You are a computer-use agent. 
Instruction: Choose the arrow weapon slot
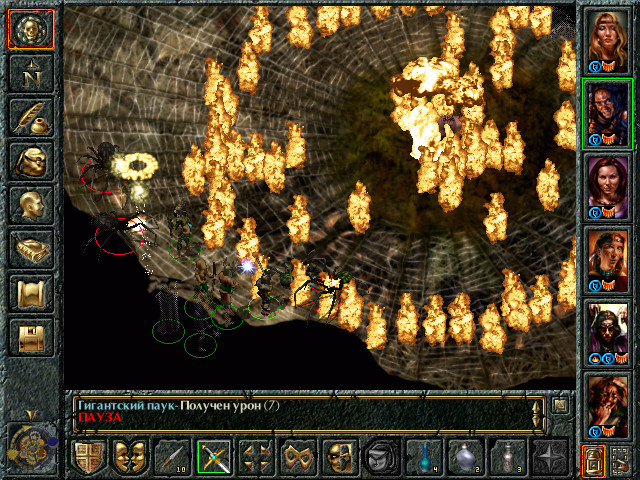click(x=172, y=458)
